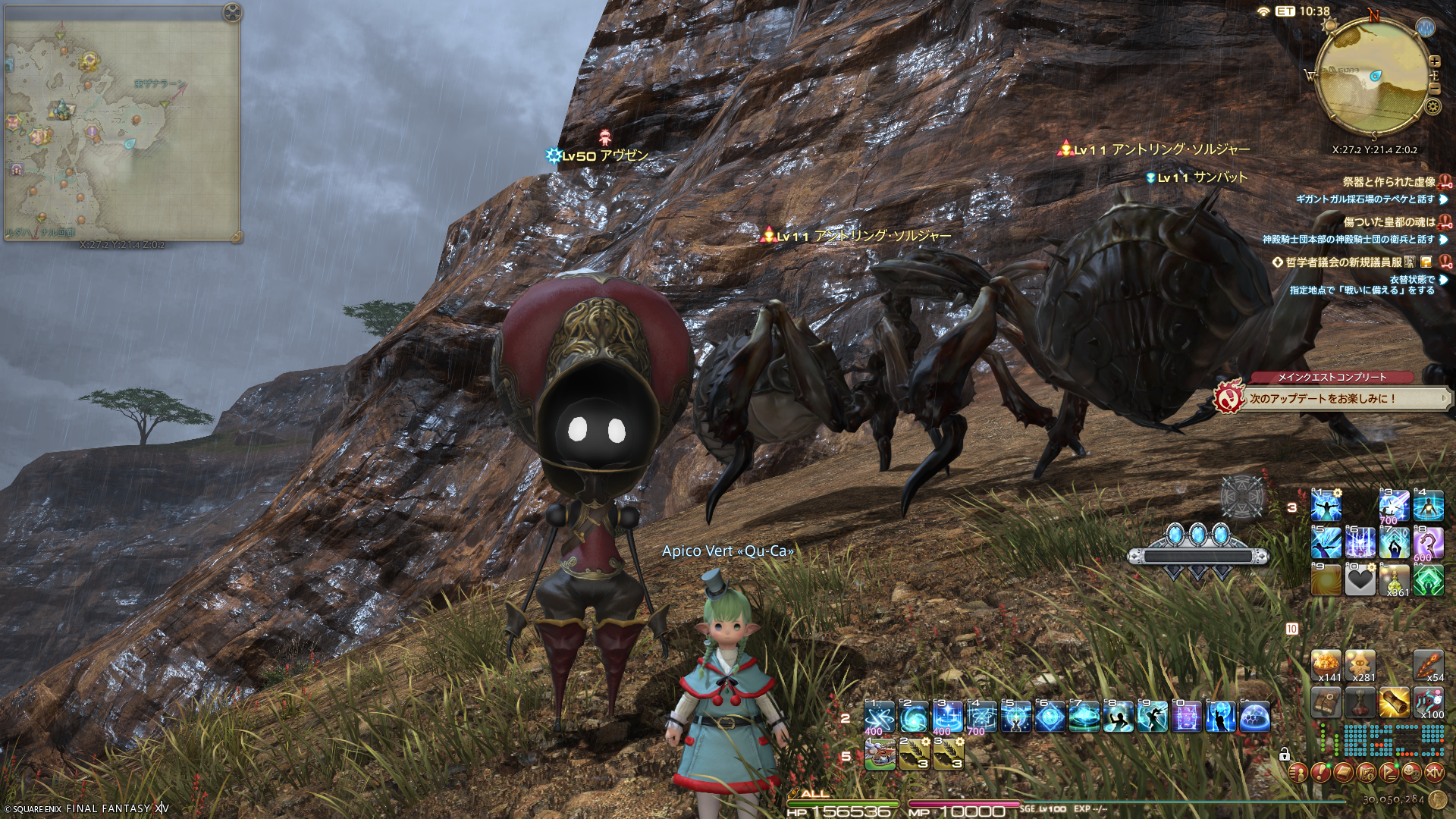The image size is (1456, 819).
Task: Open the XIV system menu button
Action: pos(1435,773)
